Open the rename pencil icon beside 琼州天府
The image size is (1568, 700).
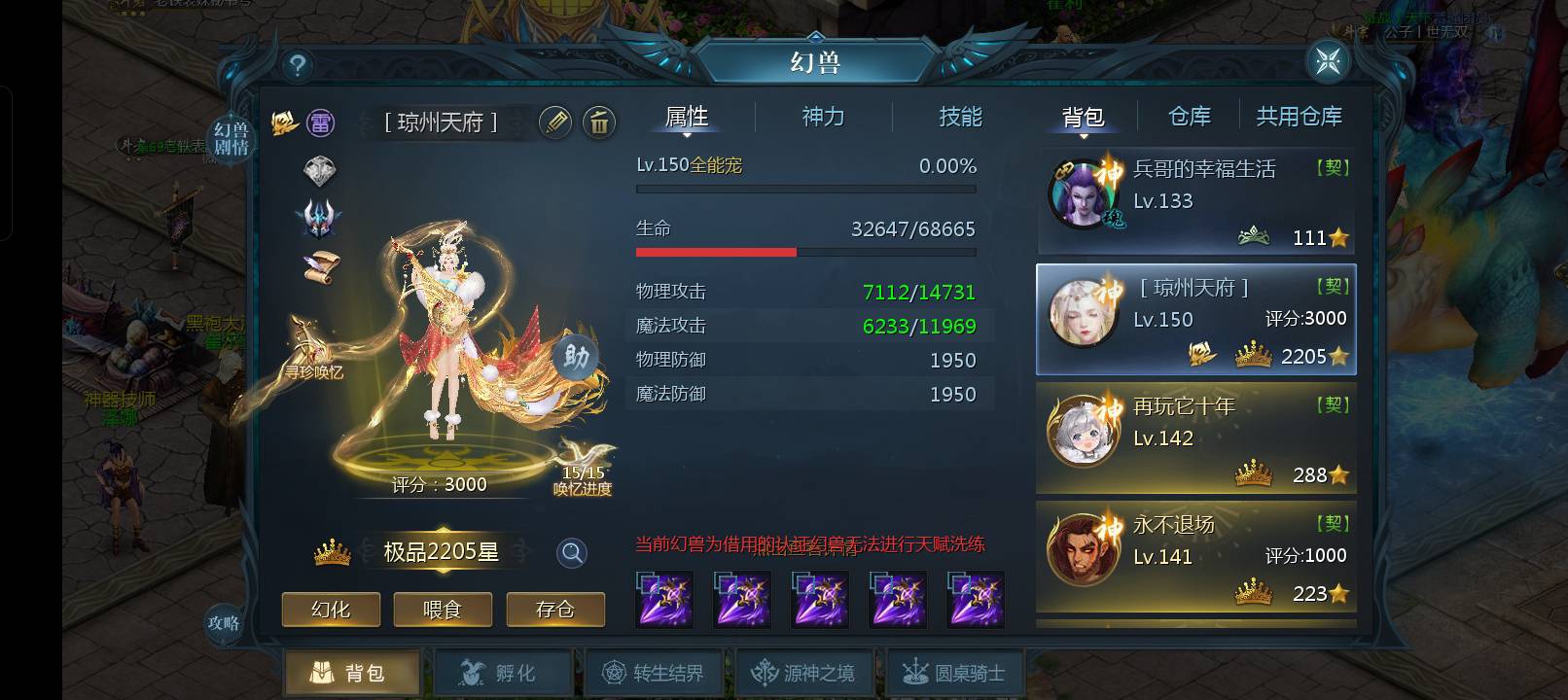tap(555, 124)
